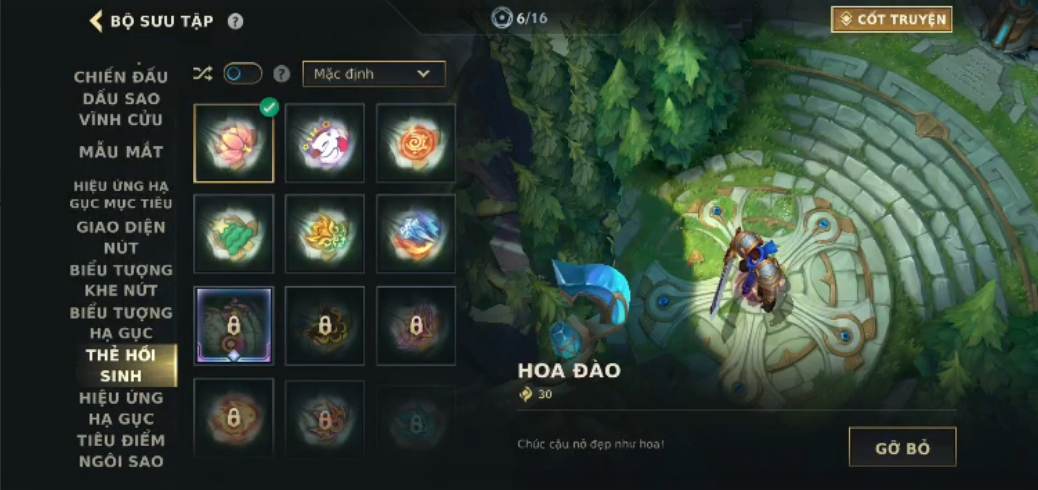Pick the green turtle shell thumbnail

point(234,234)
